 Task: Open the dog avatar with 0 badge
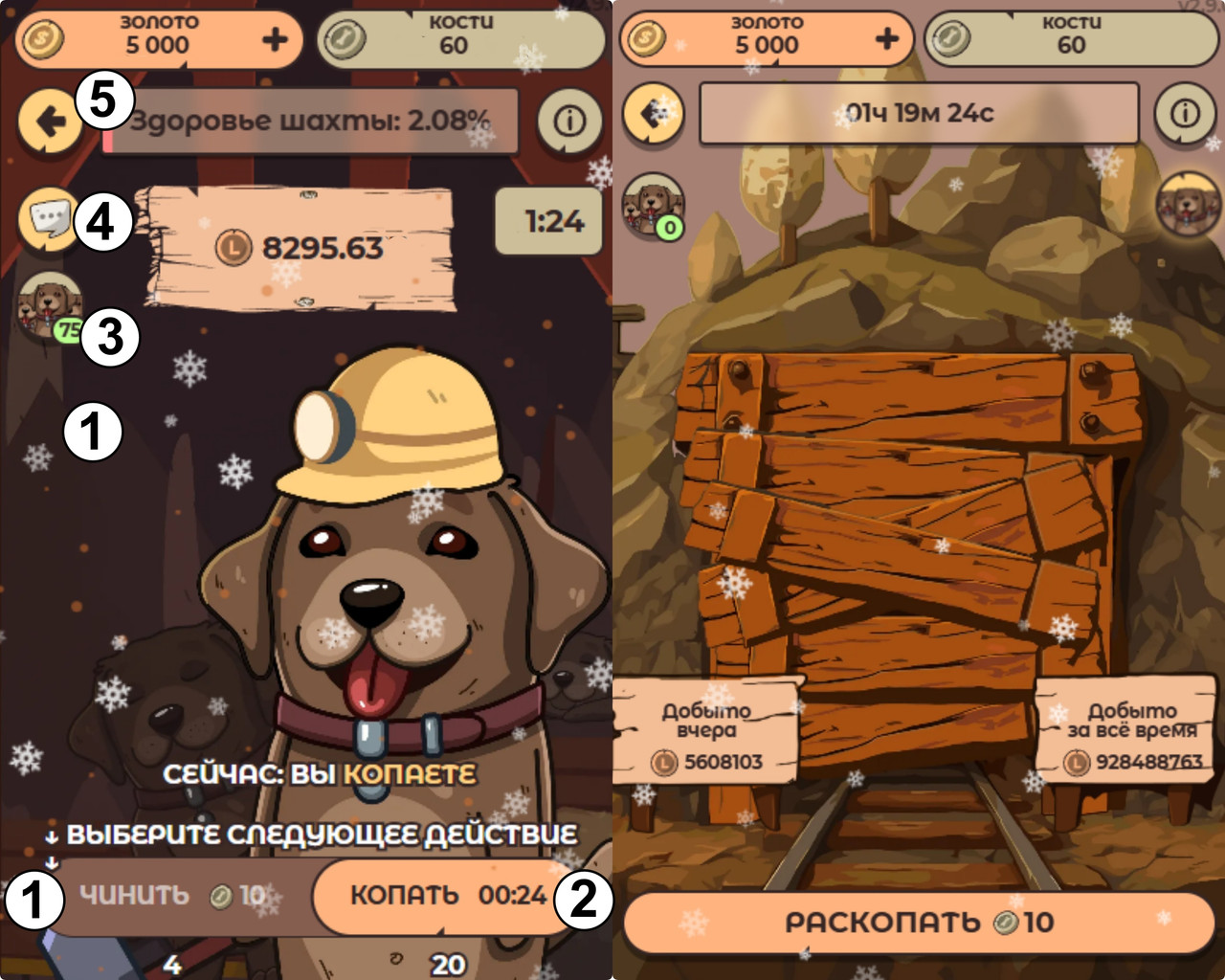coord(654,205)
